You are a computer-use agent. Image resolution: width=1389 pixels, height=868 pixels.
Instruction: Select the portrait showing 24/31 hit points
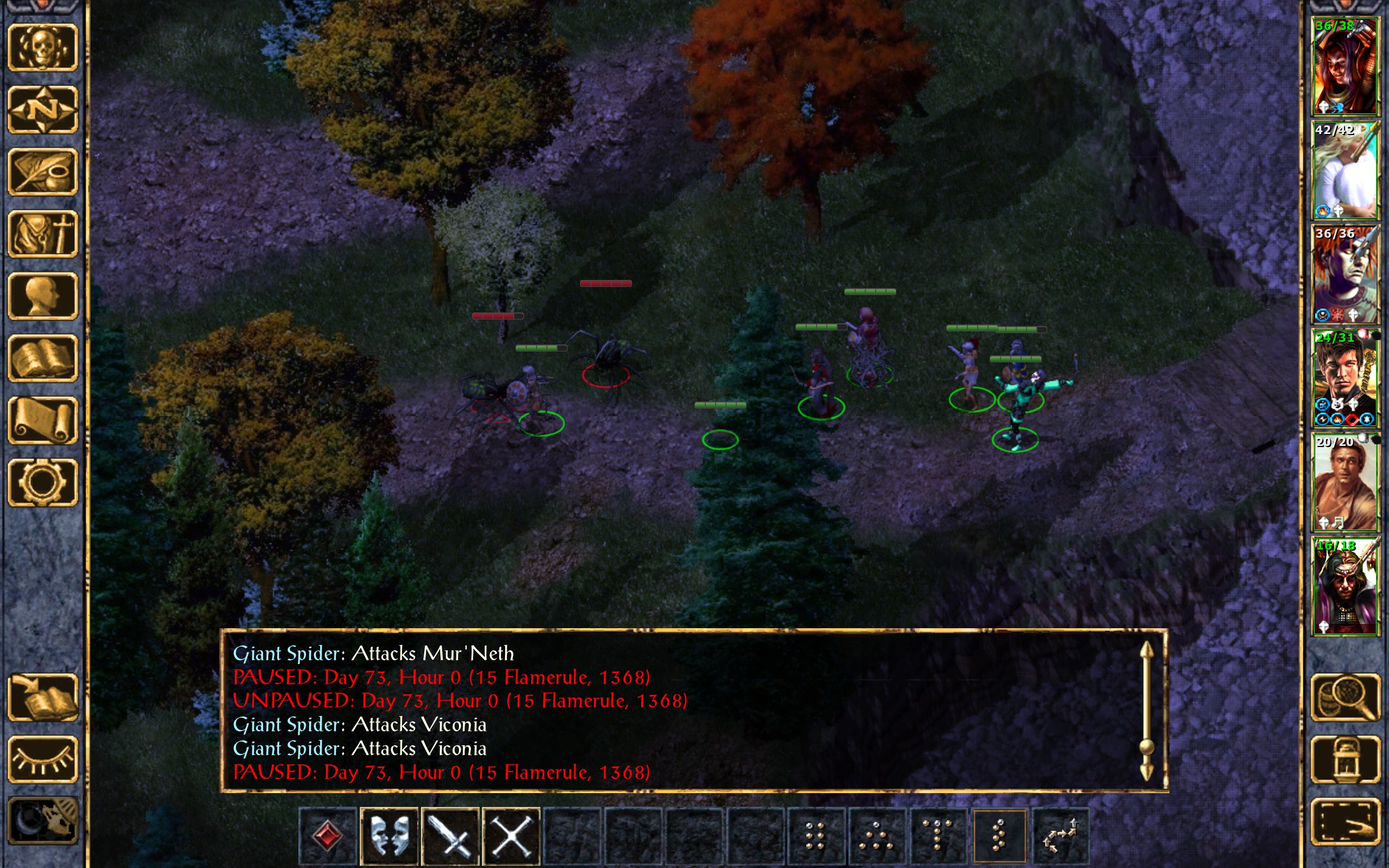point(1345,378)
